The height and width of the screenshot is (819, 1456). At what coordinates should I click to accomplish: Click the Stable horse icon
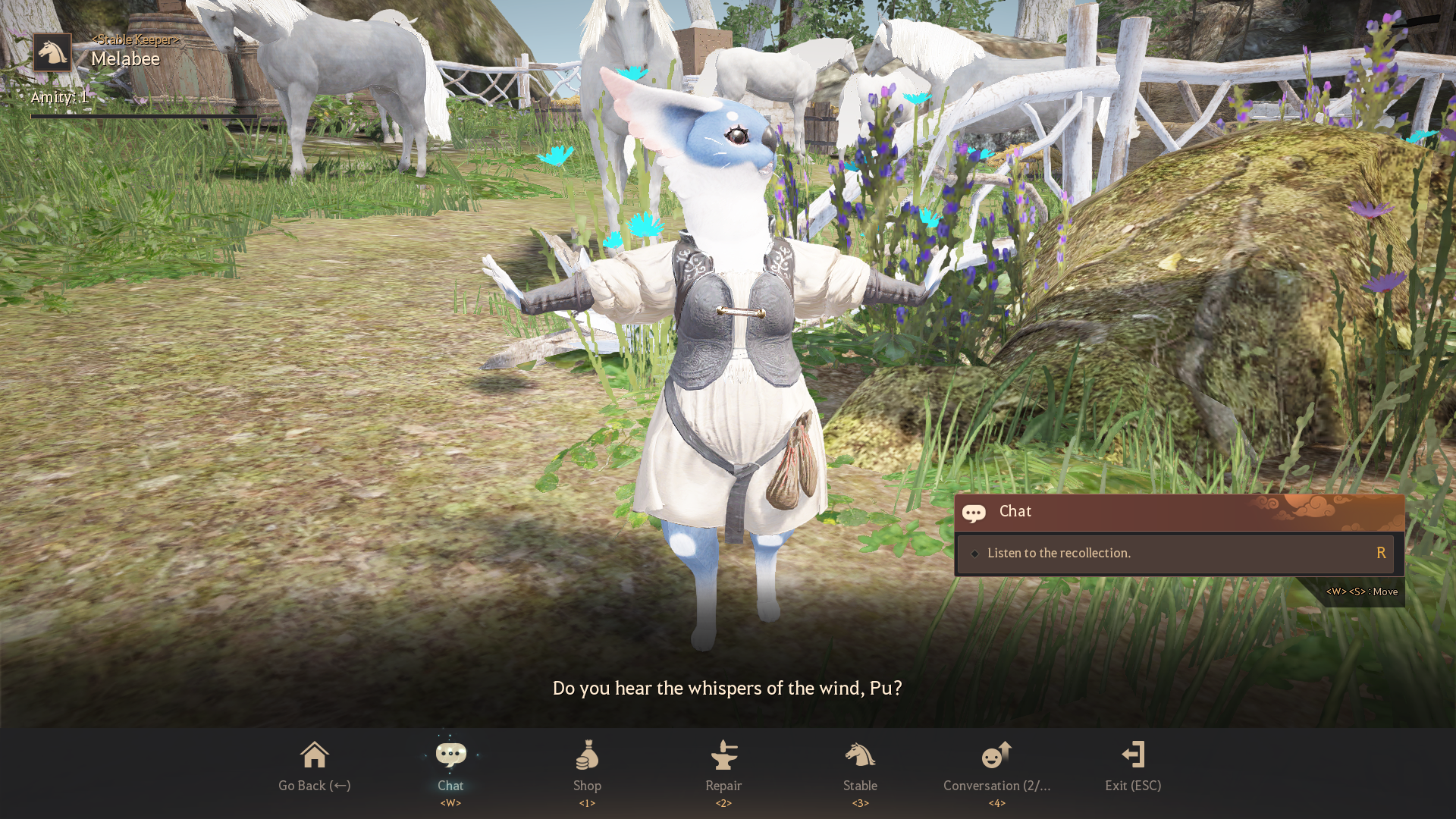(x=860, y=755)
